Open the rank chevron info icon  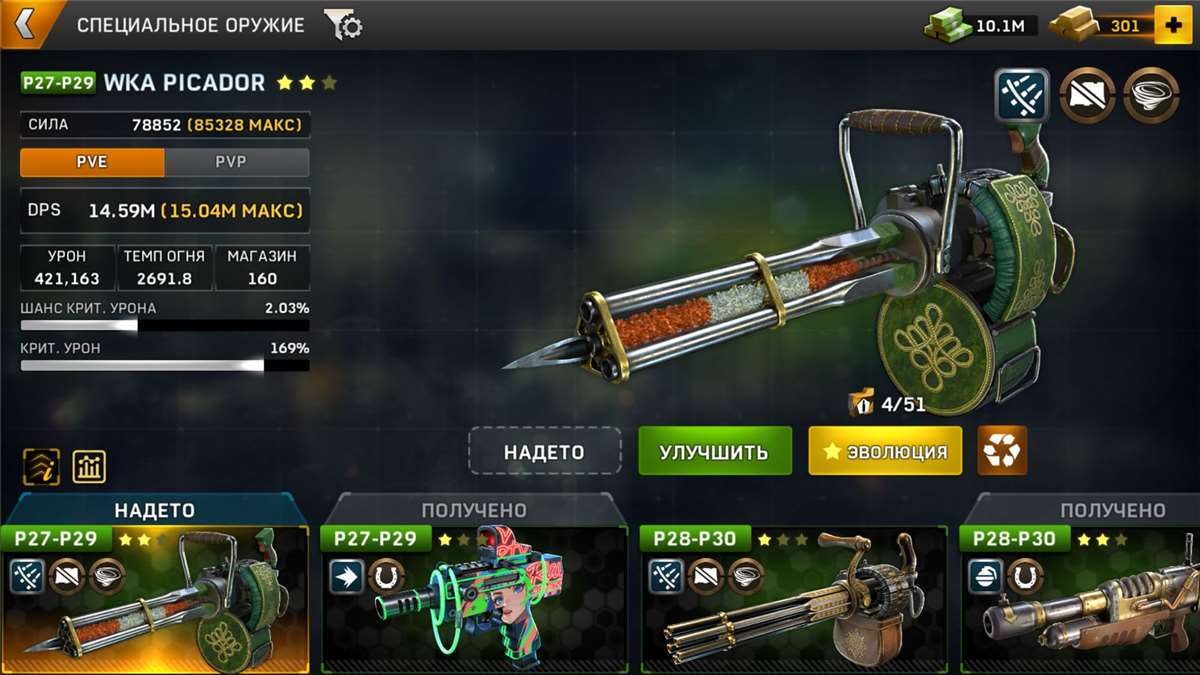point(41,466)
